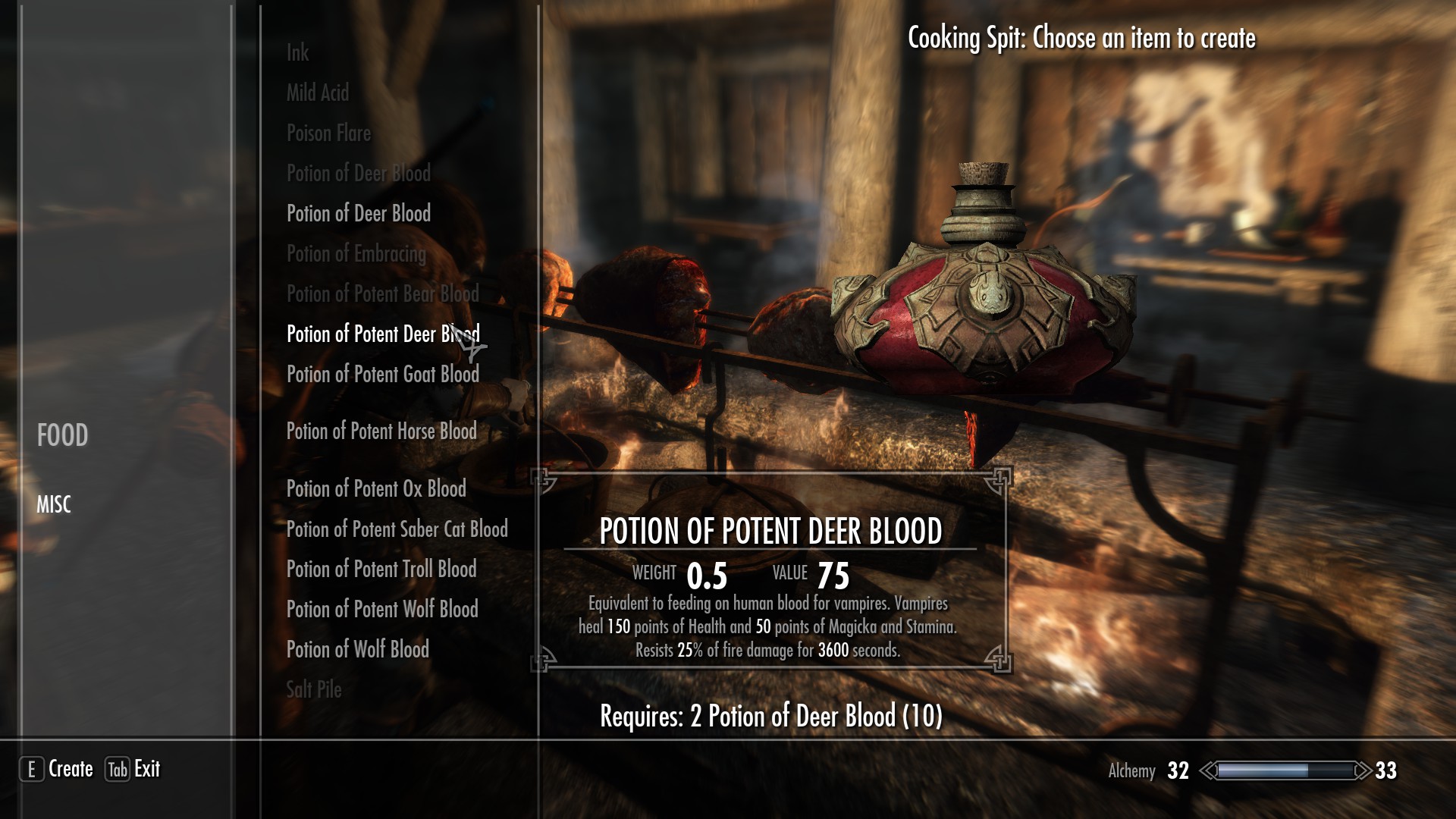Select Potion of Embracing
Screen dimensions: 1456x819
coord(356,254)
